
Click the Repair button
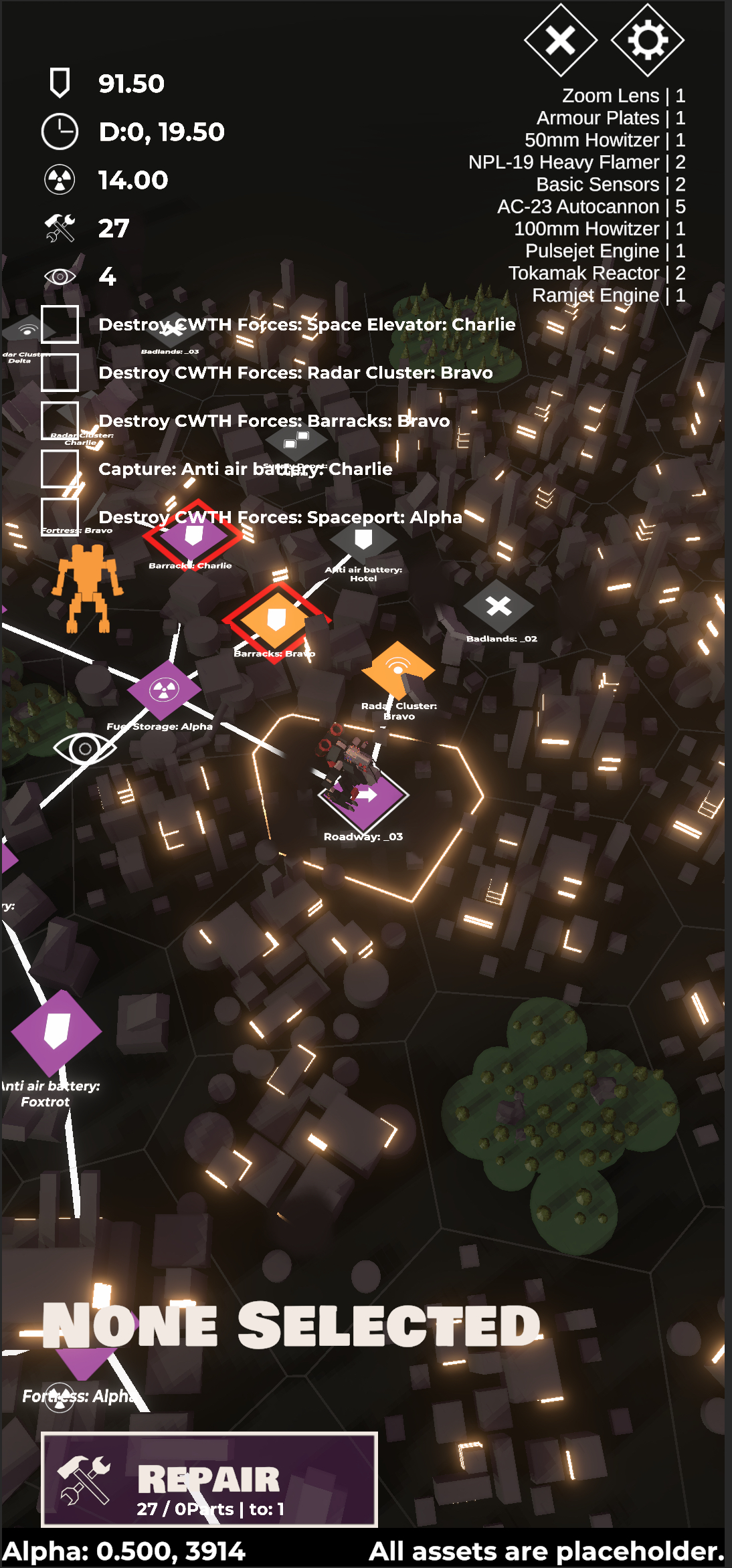point(209,1479)
